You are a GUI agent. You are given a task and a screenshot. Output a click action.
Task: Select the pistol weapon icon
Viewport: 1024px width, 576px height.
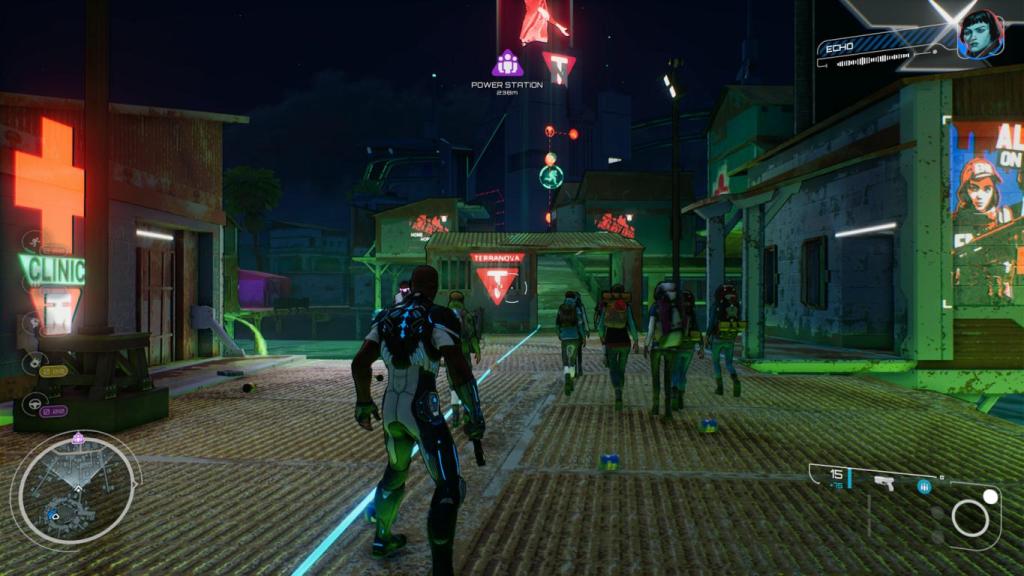pos(884,484)
